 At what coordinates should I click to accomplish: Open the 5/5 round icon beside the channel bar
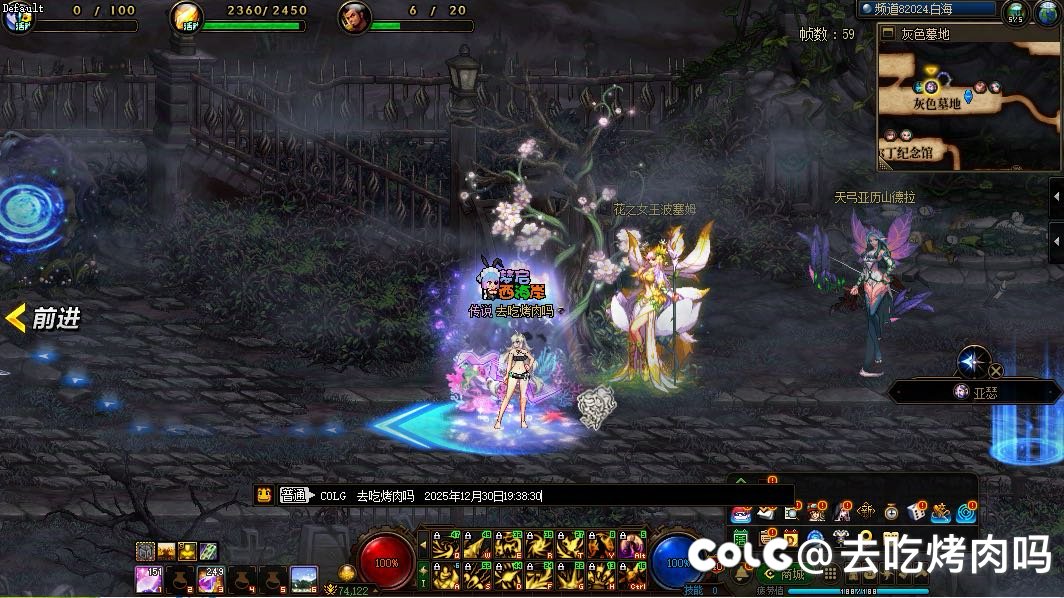coord(1015,13)
